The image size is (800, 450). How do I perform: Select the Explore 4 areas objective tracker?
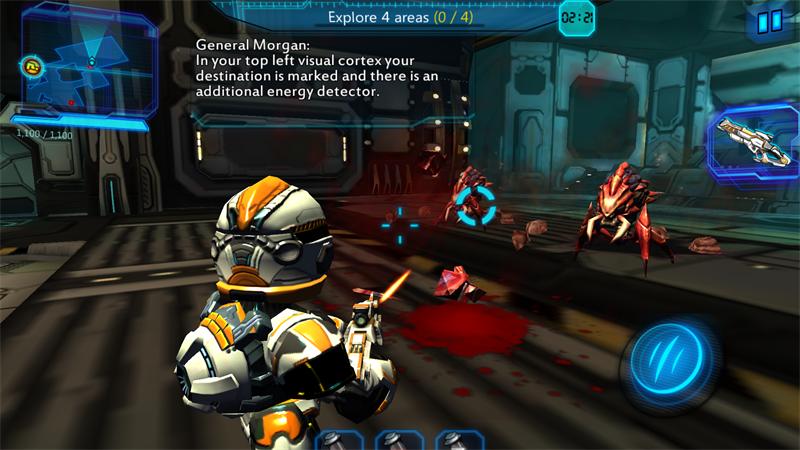(x=400, y=18)
